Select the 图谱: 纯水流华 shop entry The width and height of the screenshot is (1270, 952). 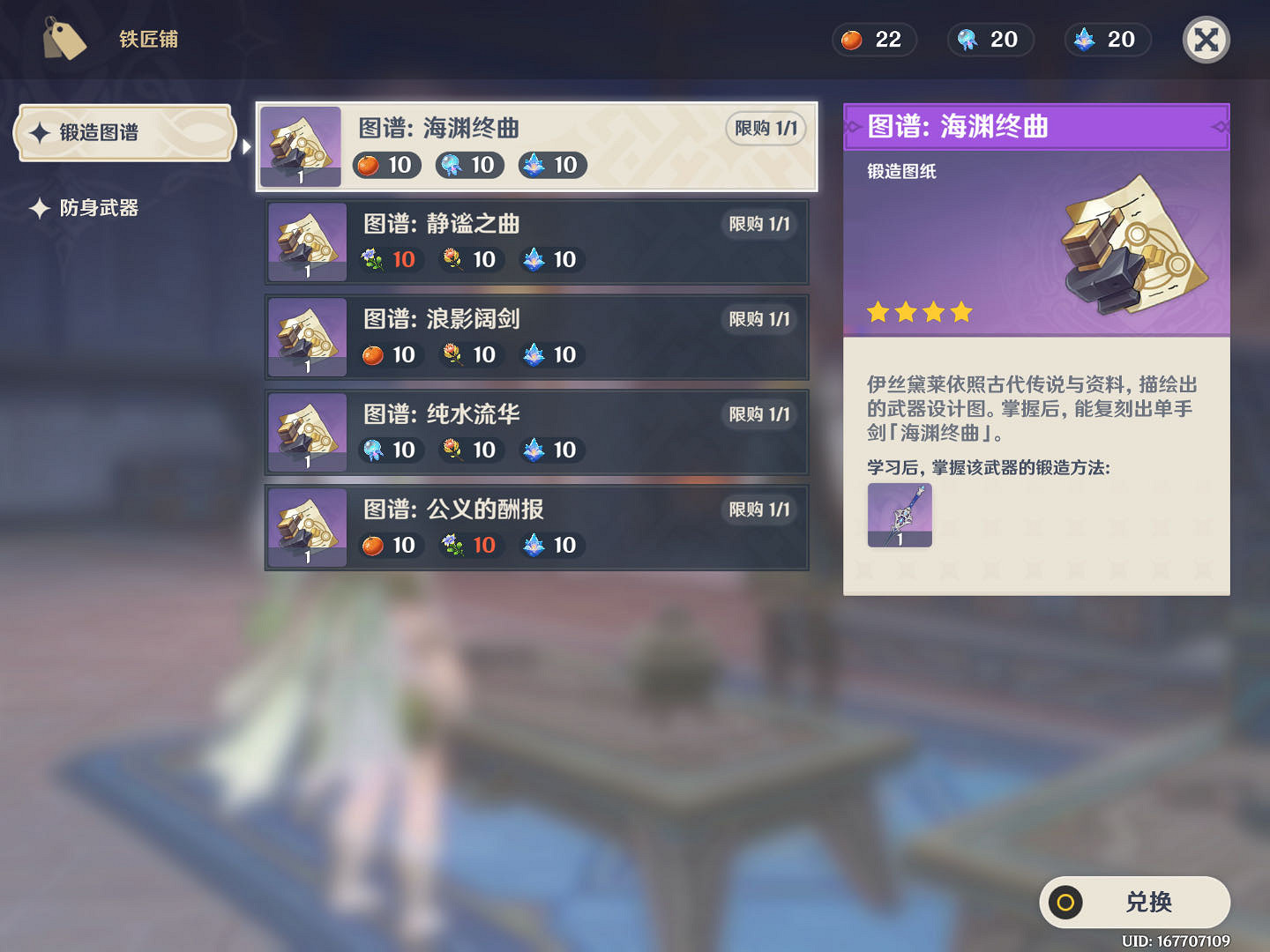536,432
